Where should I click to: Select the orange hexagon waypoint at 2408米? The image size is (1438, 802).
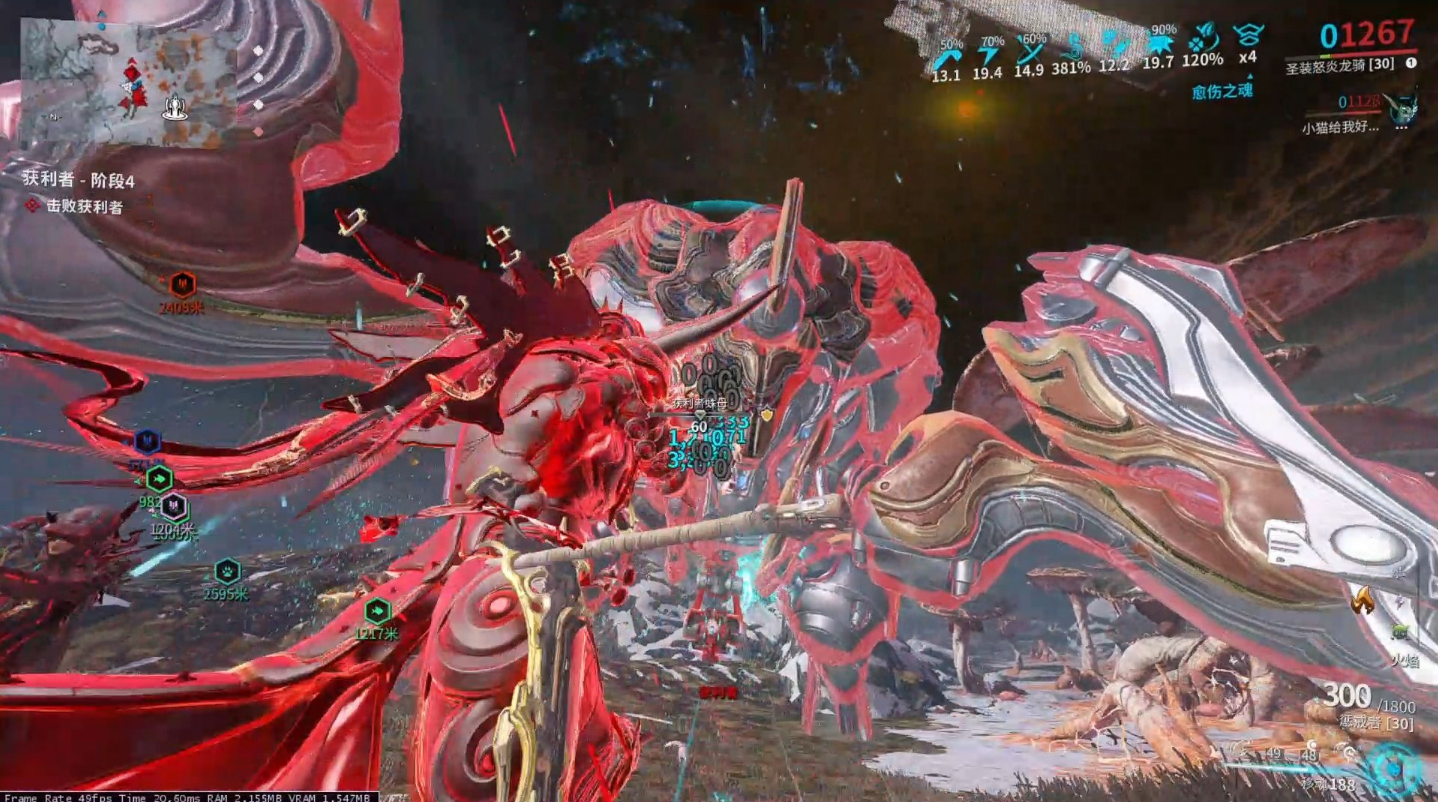coord(181,285)
